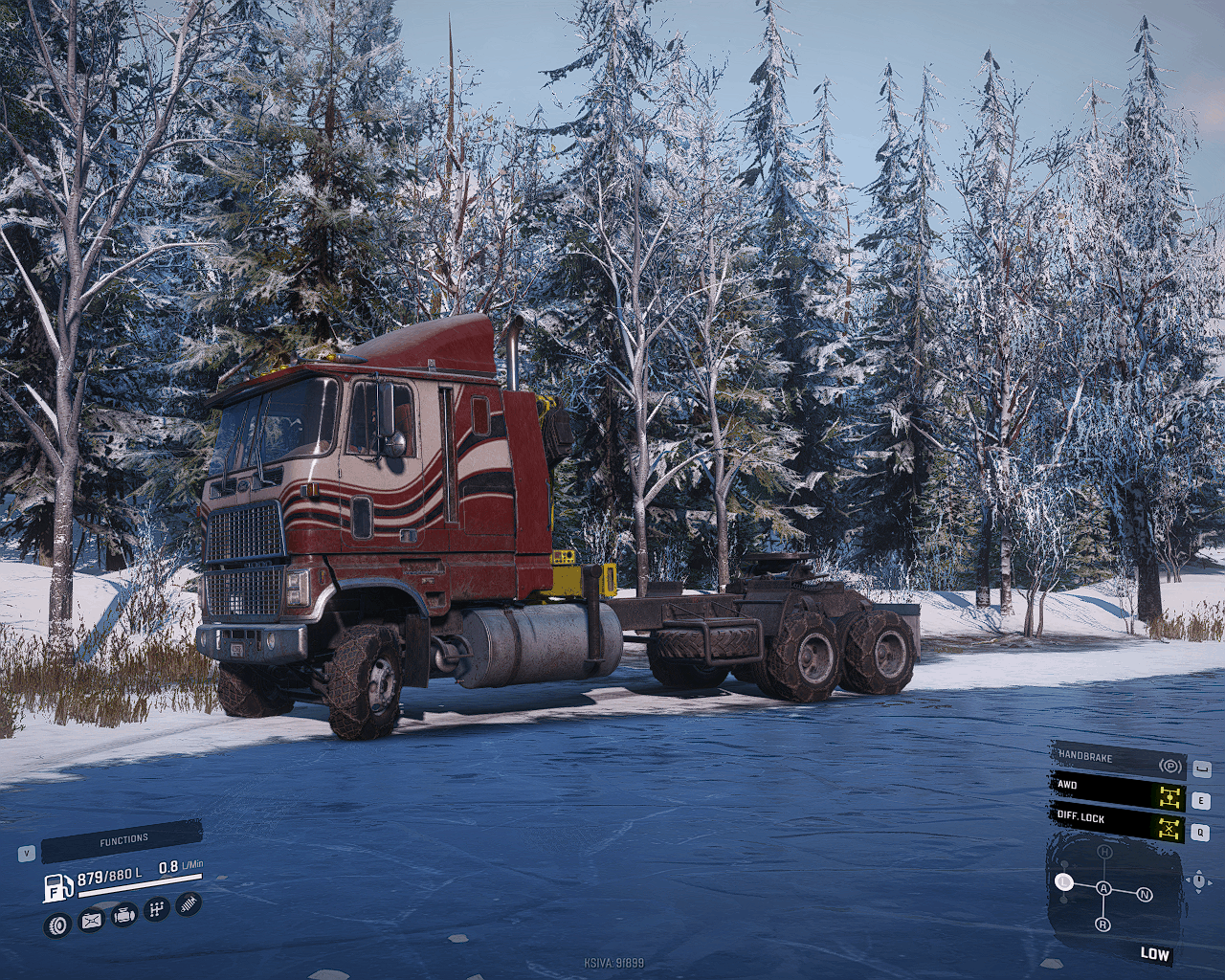
Task: Click the tire status icon
Action: tap(58, 925)
